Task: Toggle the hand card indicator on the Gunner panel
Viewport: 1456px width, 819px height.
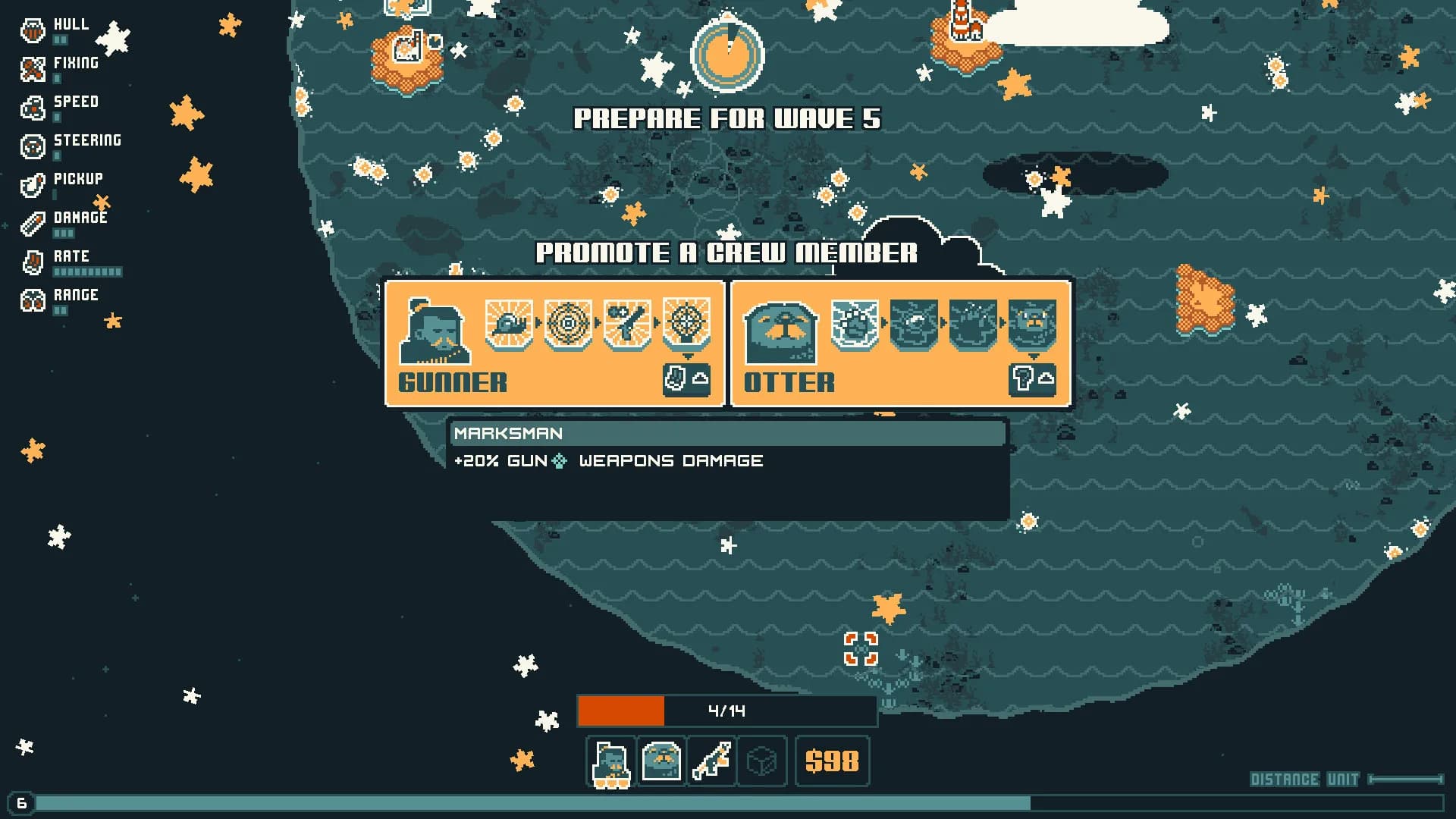Action: click(677, 379)
